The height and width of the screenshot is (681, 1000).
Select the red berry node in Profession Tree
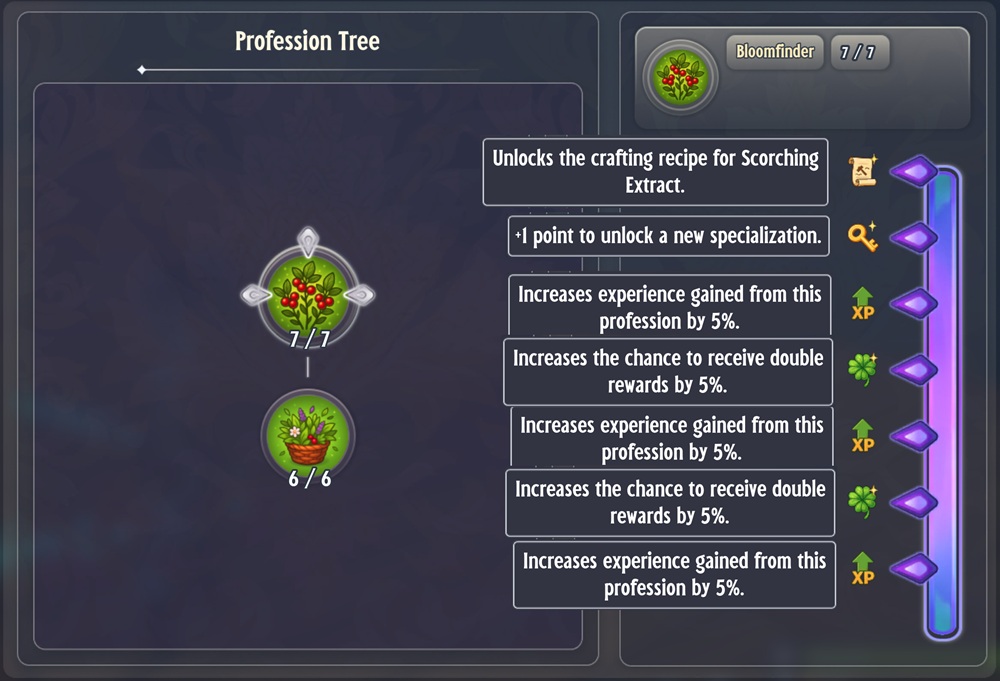click(308, 291)
